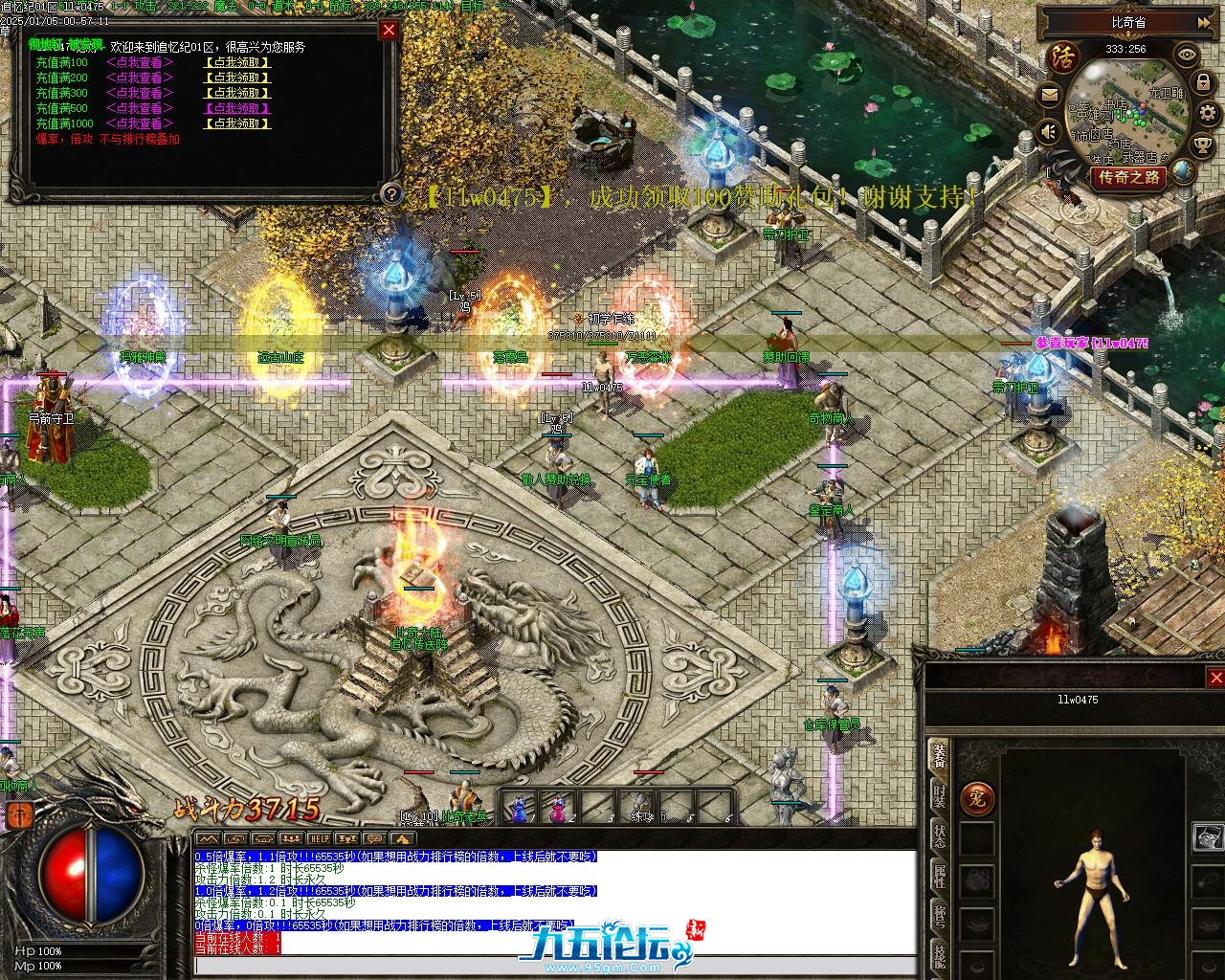
Task: Open the world map globe icon
Action: pos(1184,172)
